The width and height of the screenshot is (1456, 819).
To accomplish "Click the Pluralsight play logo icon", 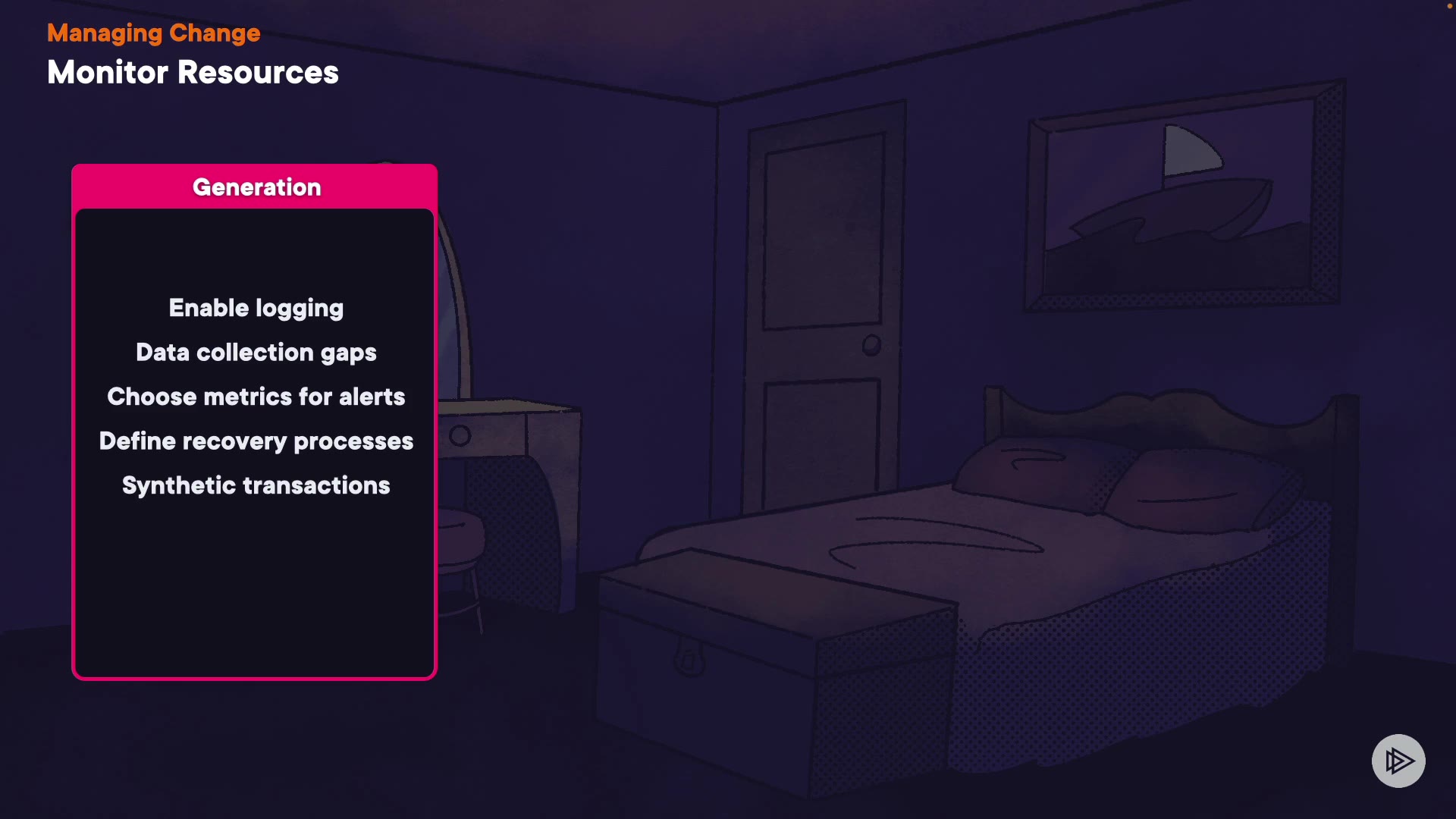I will click(1398, 761).
